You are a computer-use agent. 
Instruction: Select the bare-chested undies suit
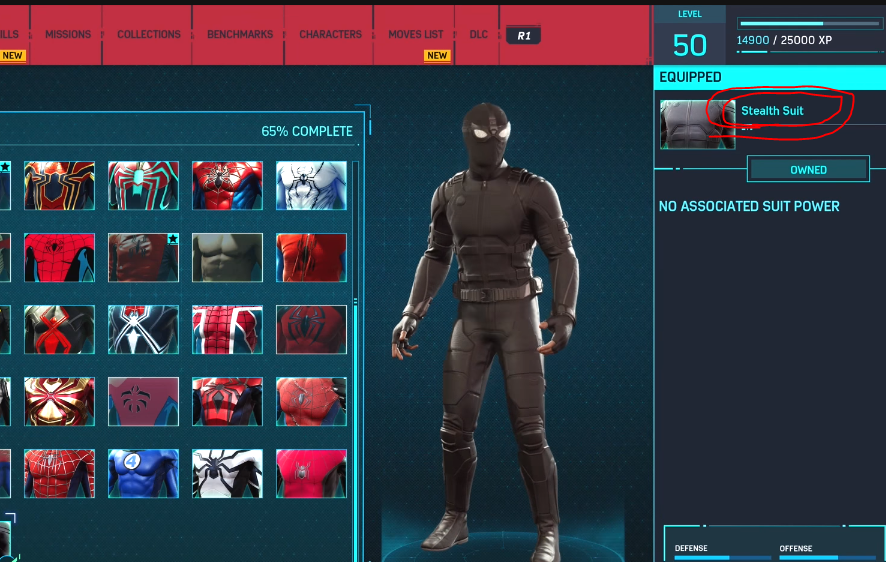point(227,258)
